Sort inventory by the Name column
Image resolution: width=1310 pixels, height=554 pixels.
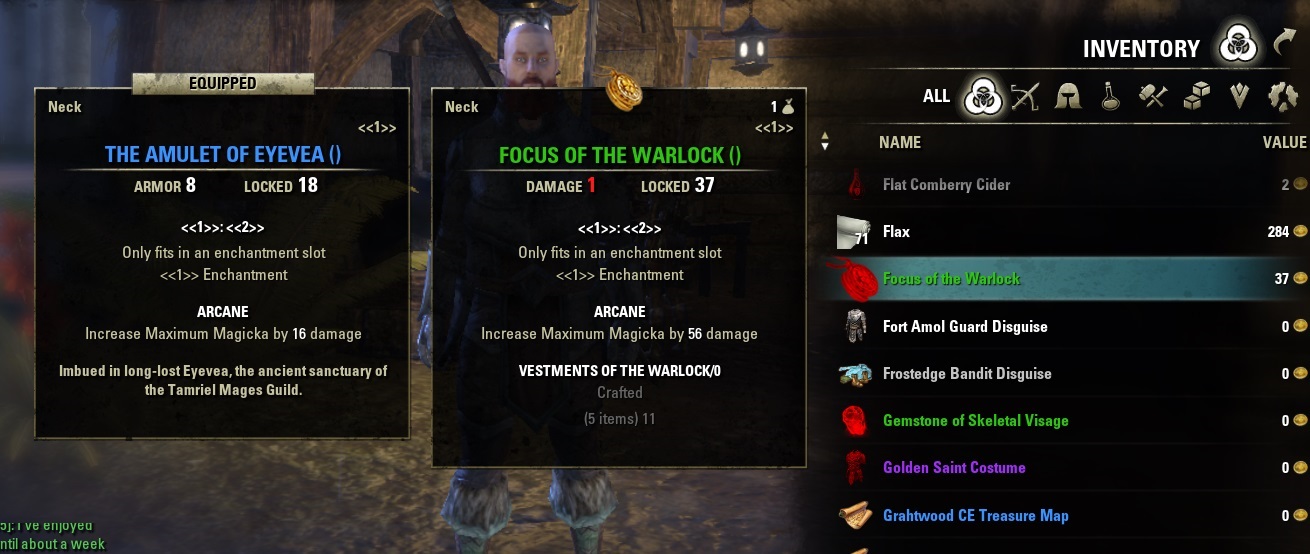tap(899, 143)
